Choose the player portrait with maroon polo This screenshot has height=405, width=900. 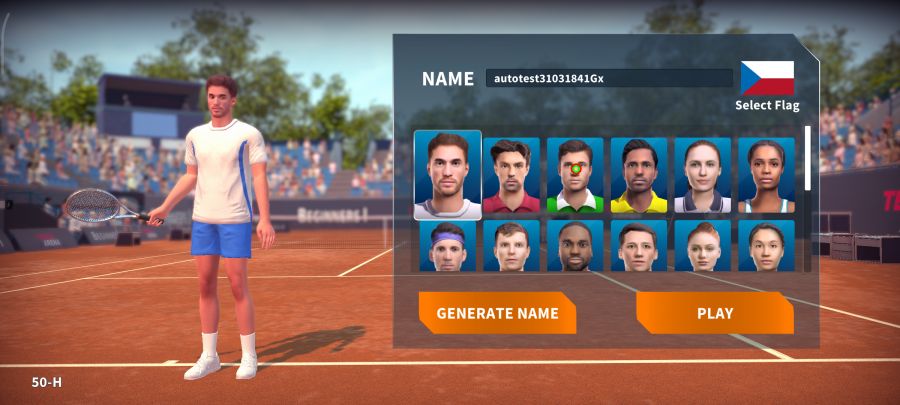511,176
